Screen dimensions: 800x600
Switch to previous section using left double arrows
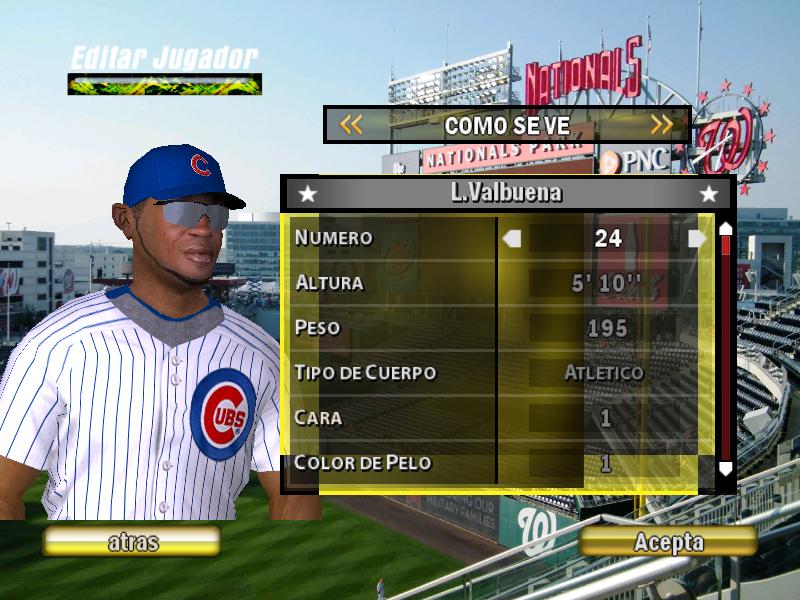coord(350,125)
